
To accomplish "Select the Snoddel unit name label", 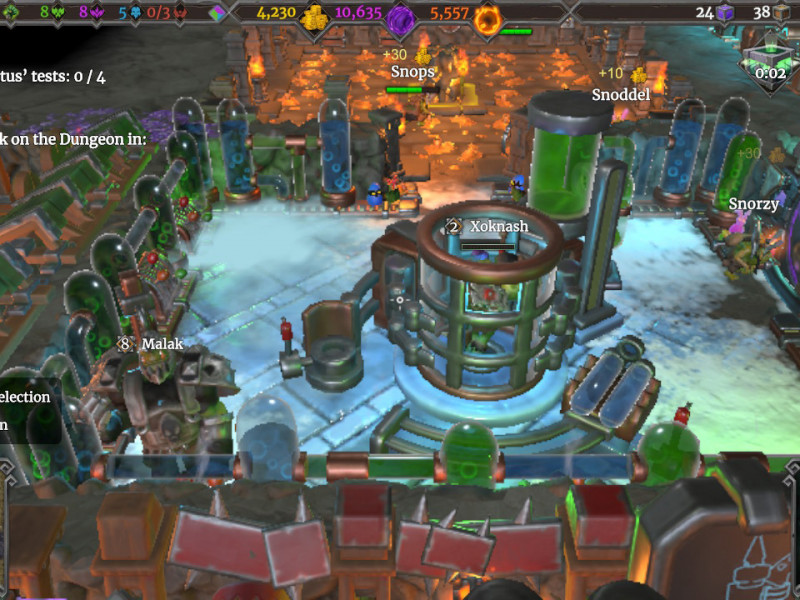I will tap(620, 95).
